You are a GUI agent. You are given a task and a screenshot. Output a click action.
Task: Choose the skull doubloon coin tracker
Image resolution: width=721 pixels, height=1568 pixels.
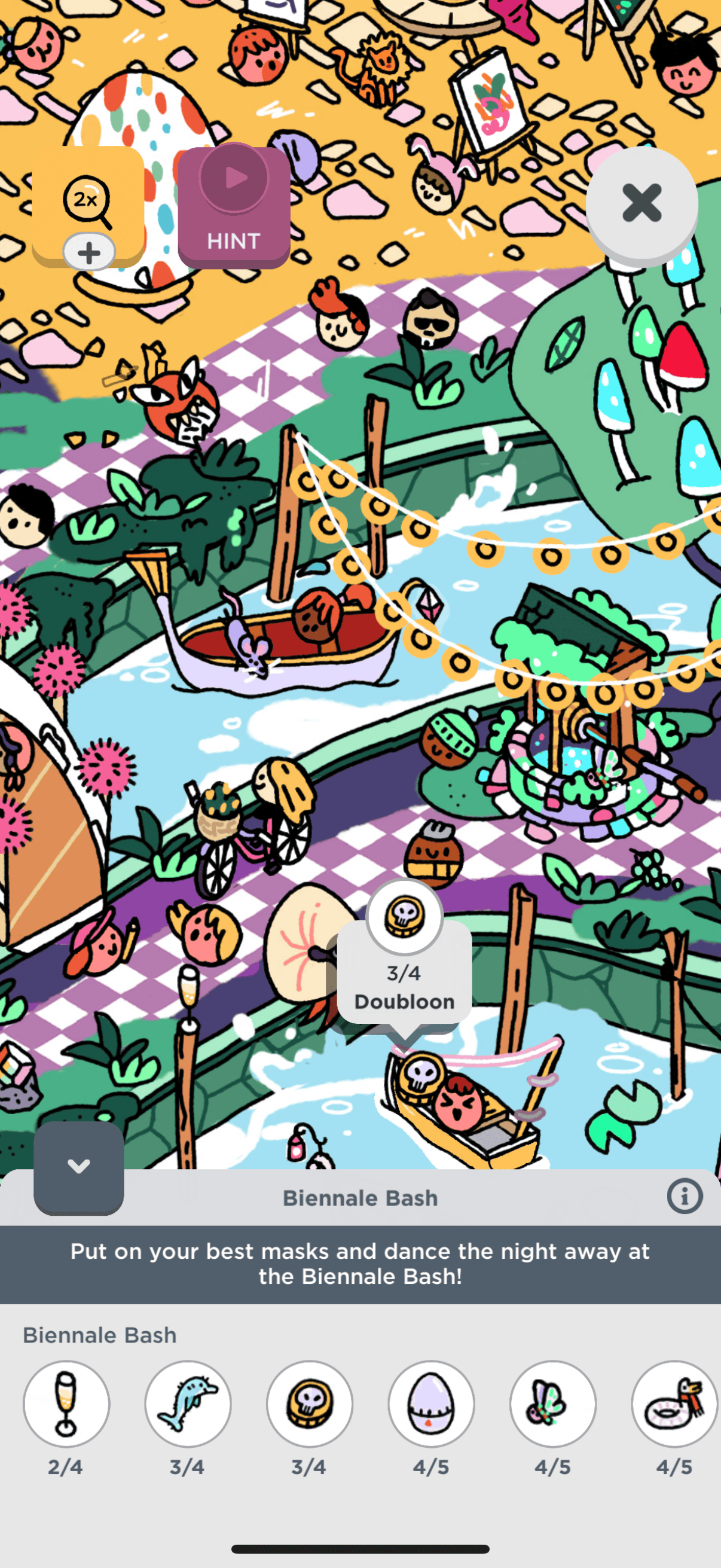[310, 1404]
